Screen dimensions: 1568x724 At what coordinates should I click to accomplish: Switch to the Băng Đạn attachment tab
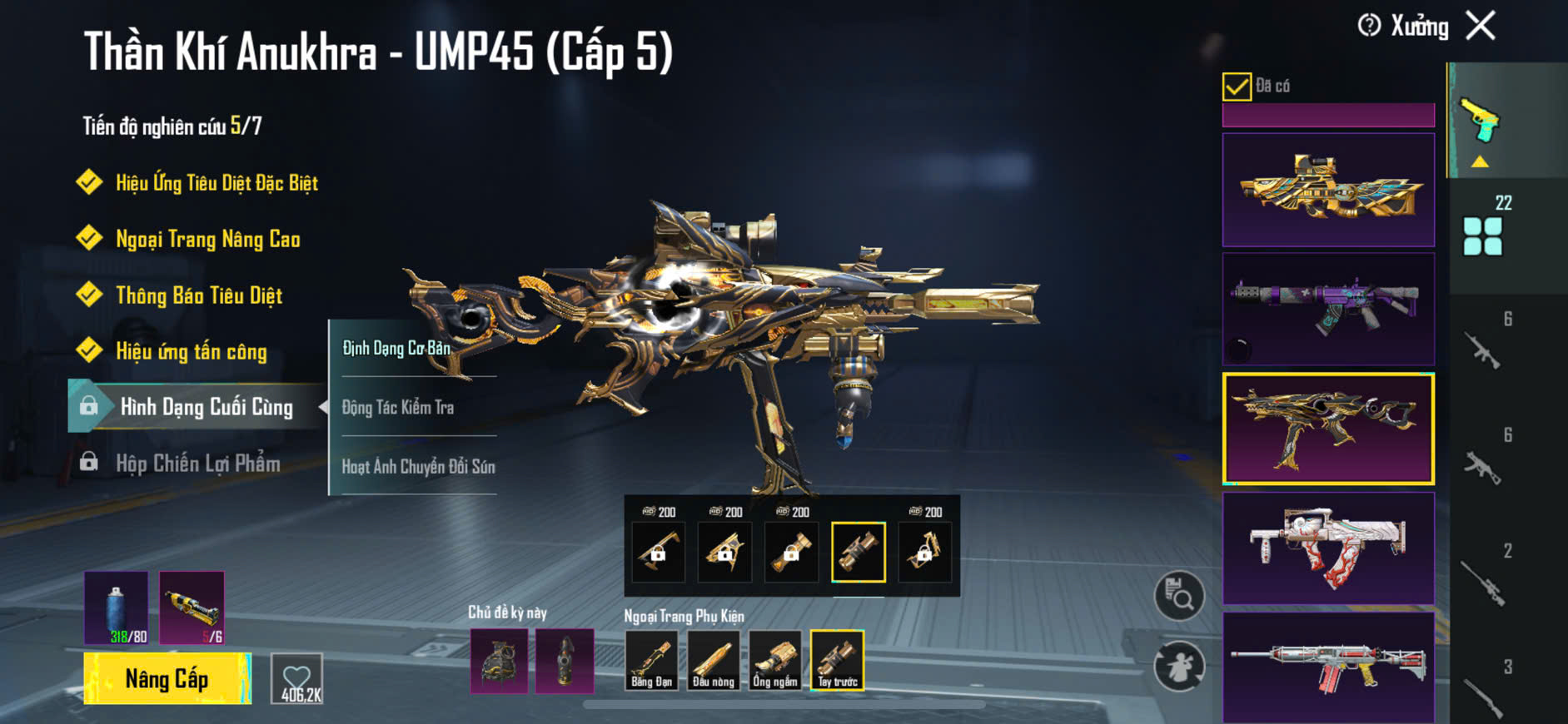pyautogui.click(x=651, y=661)
